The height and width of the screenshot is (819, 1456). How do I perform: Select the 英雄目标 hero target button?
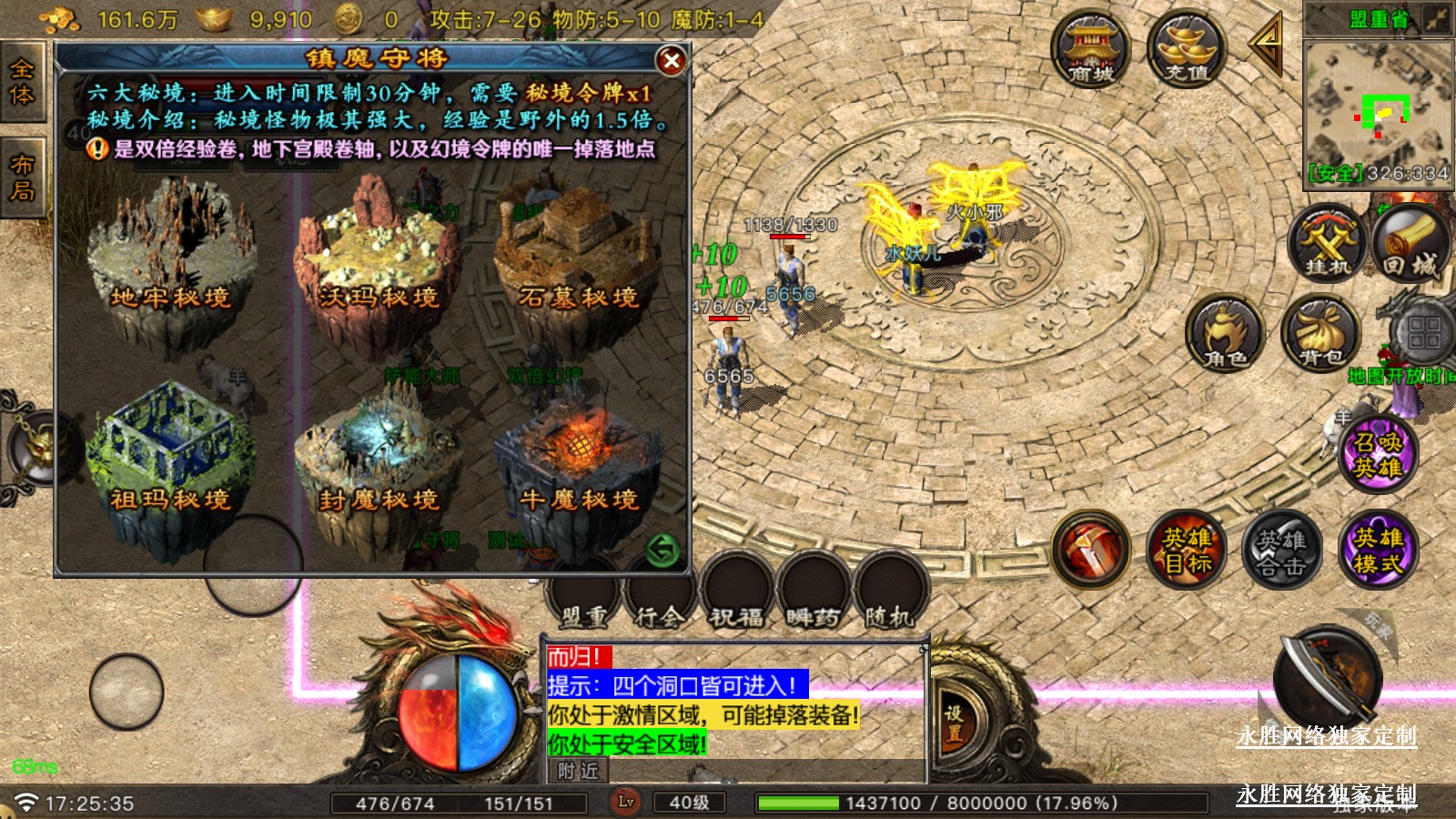1187,550
